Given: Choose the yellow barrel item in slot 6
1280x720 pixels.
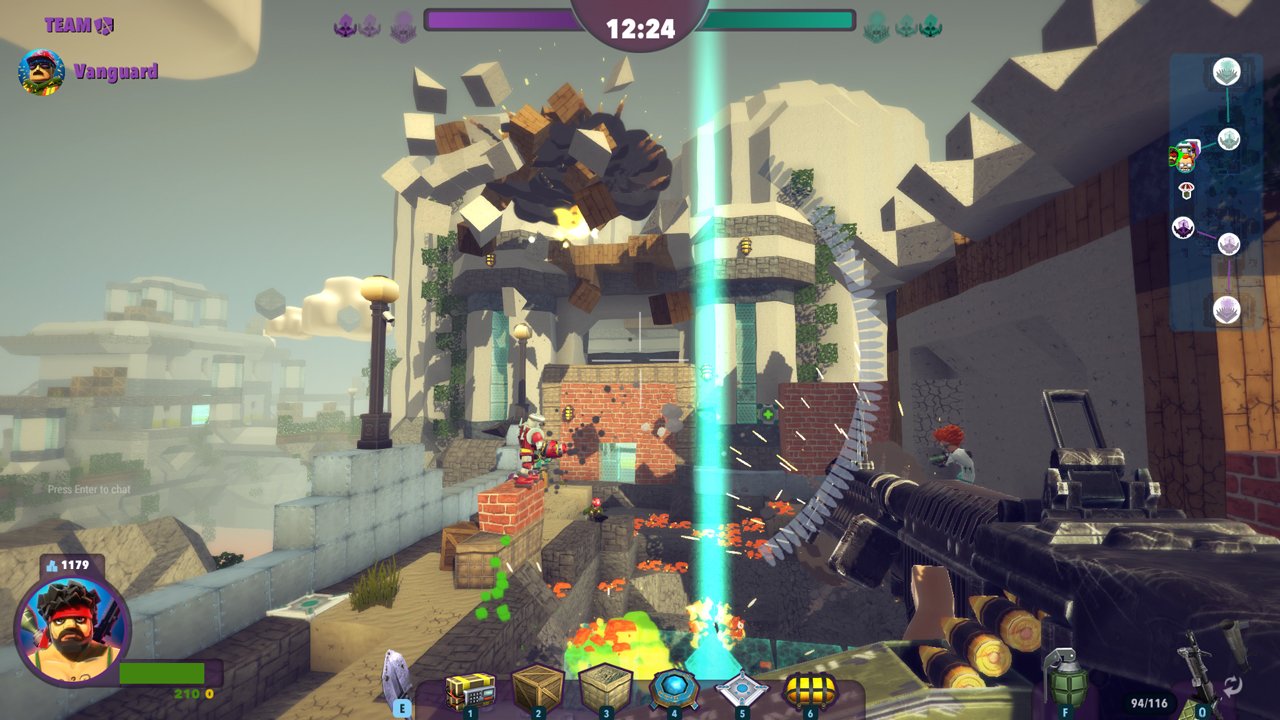Looking at the screenshot, I should click(x=809, y=689).
